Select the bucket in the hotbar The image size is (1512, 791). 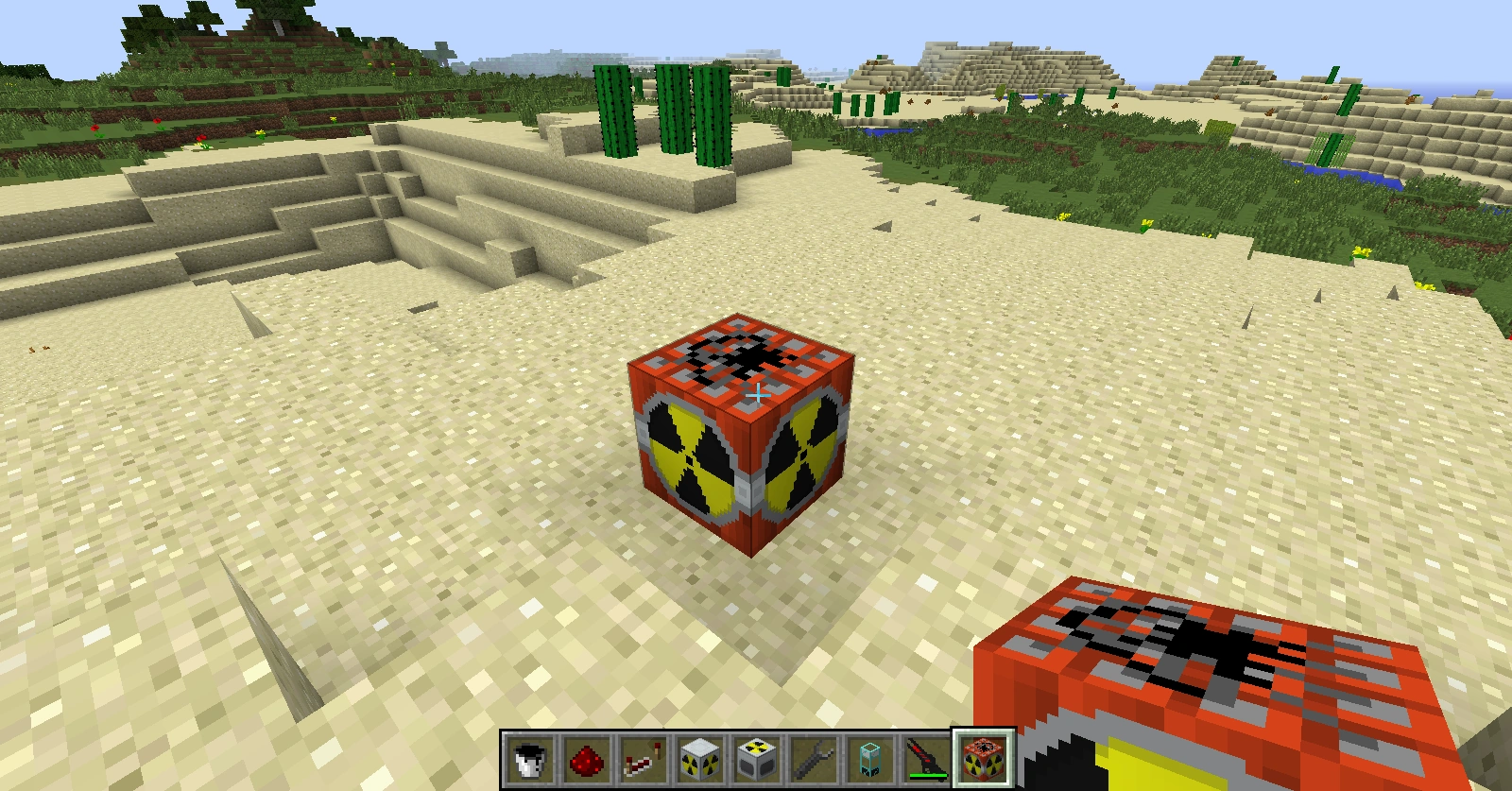(x=527, y=758)
